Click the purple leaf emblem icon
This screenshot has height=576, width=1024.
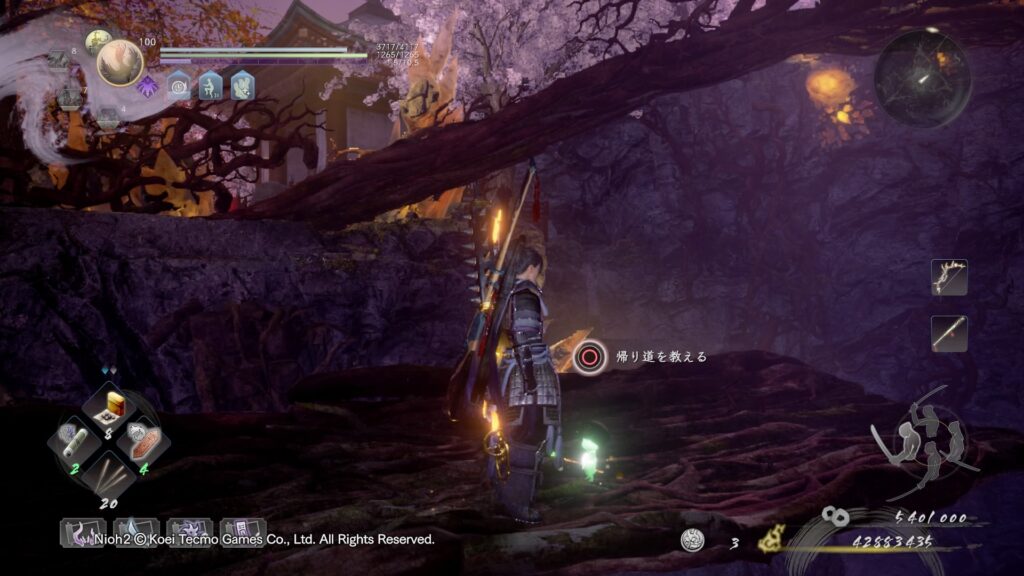pos(147,86)
